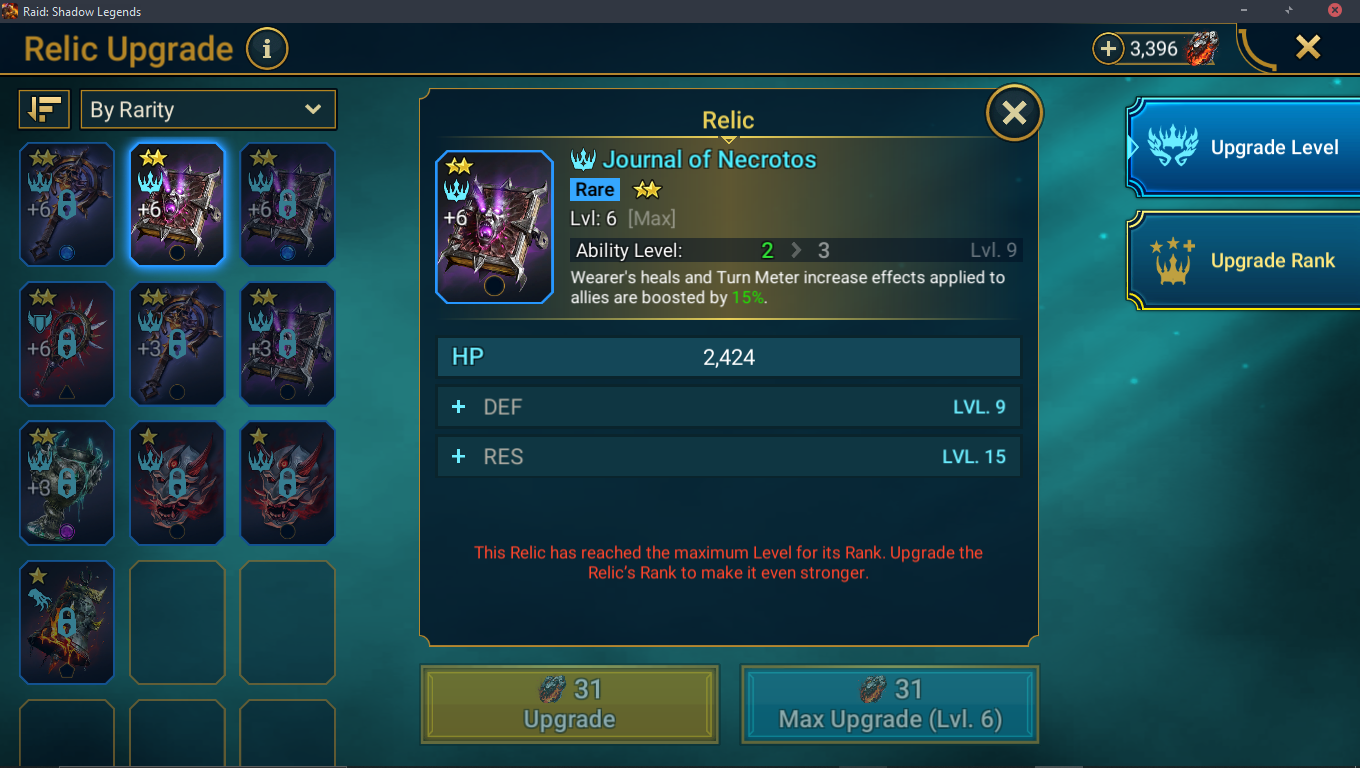Screen dimensions: 1360x768
Task: Switch to the Upgrade Level tab
Action: click(1245, 148)
